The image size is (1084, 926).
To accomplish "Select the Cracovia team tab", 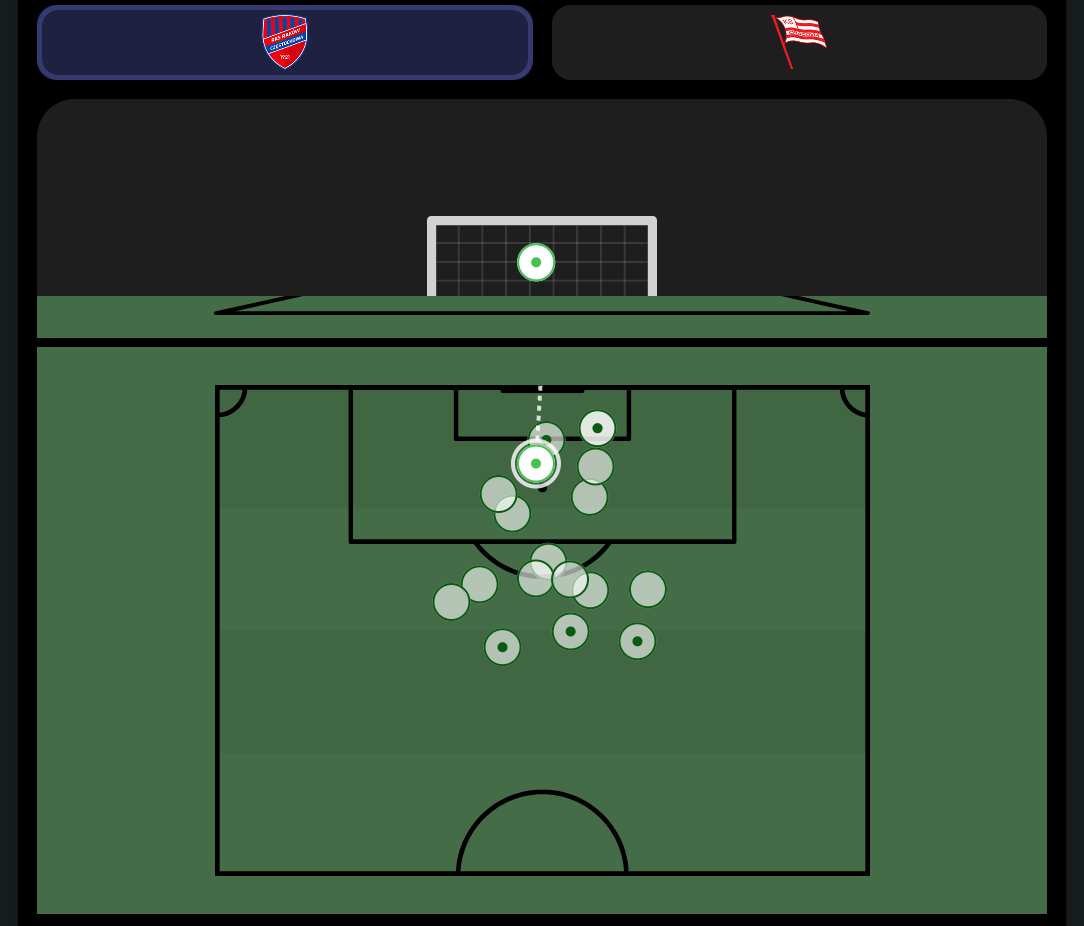I will click(x=799, y=42).
